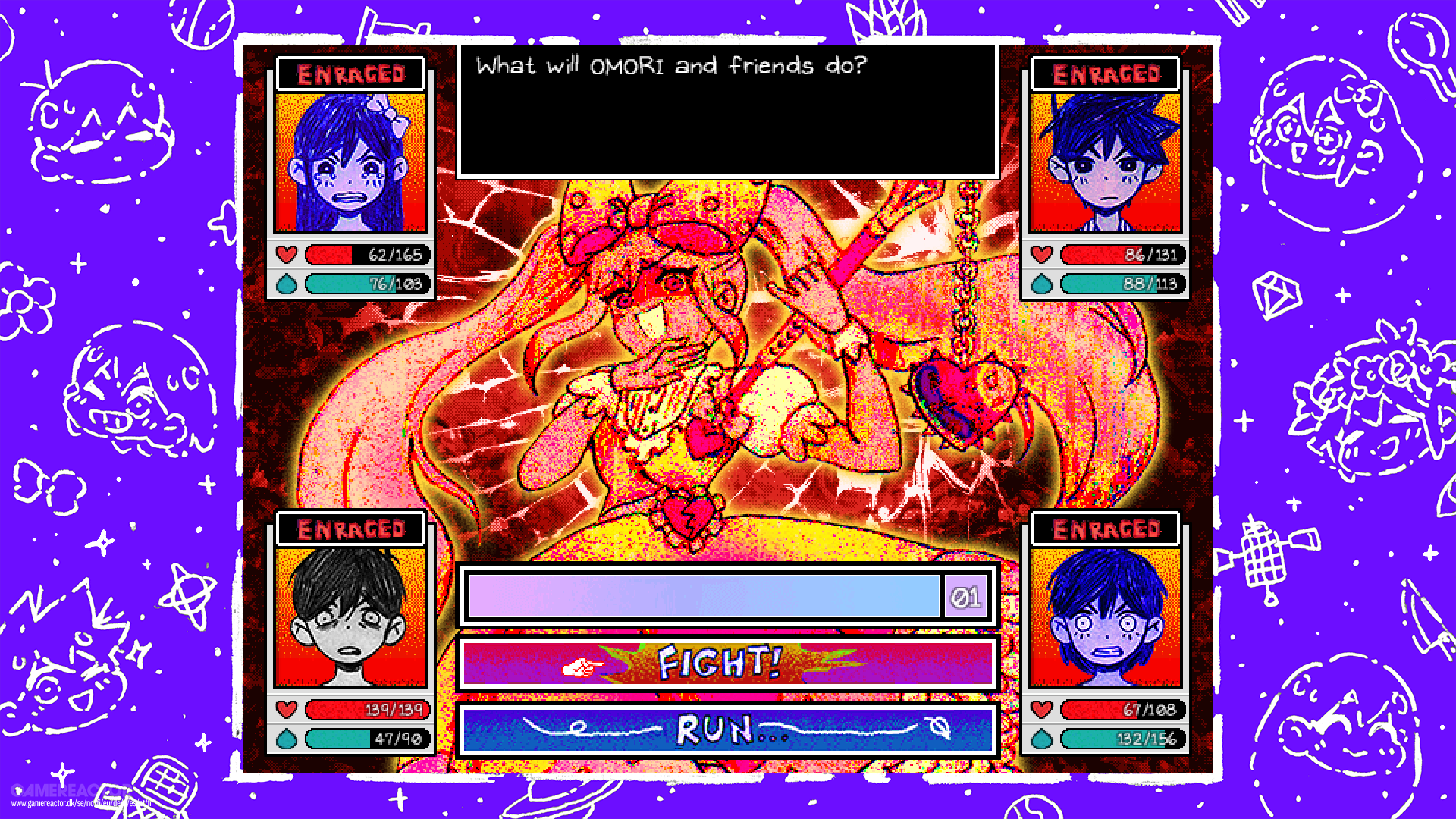This screenshot has height=819, width=1456.
Task: Click Omori's full 139/139 health bar
Action: click(366, 711)
